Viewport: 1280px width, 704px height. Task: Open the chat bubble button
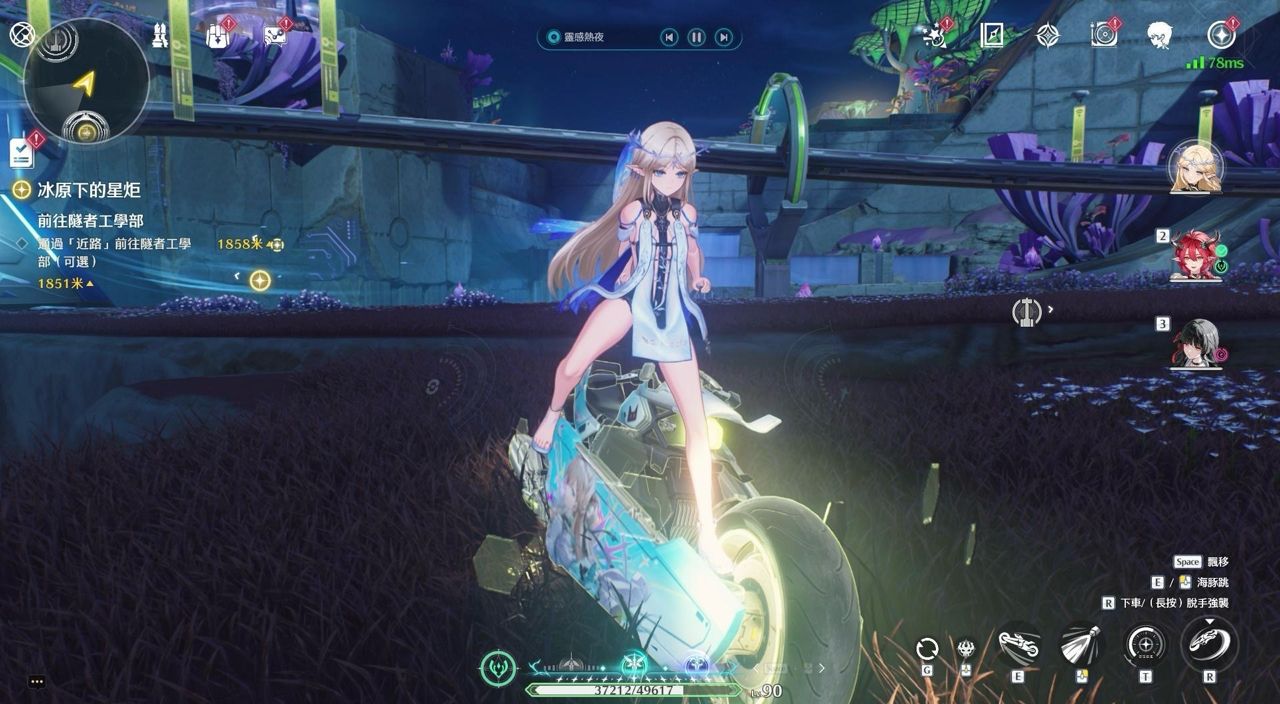click(x=37, y=682)
